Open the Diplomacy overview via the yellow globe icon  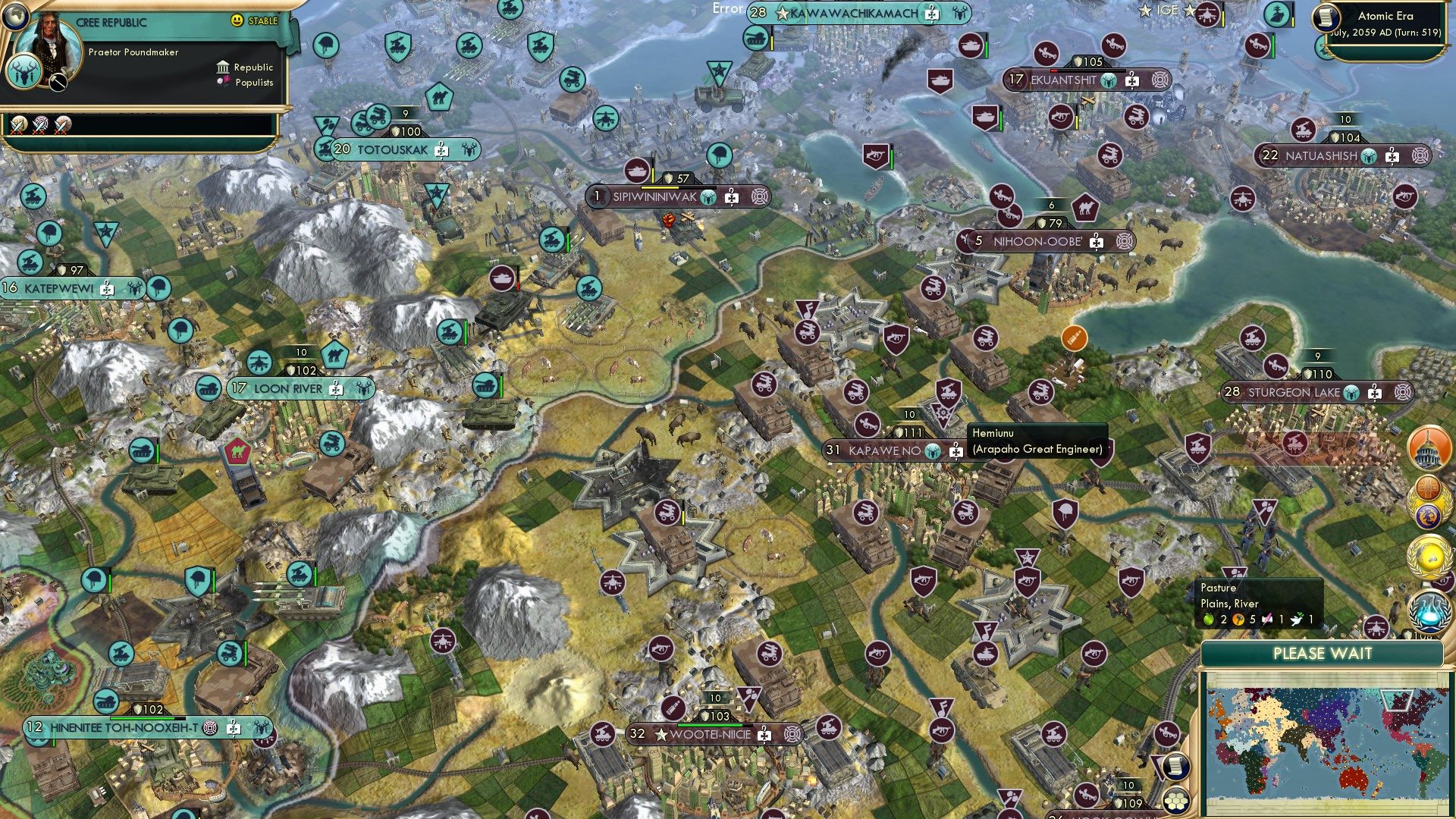point(1429,554)
